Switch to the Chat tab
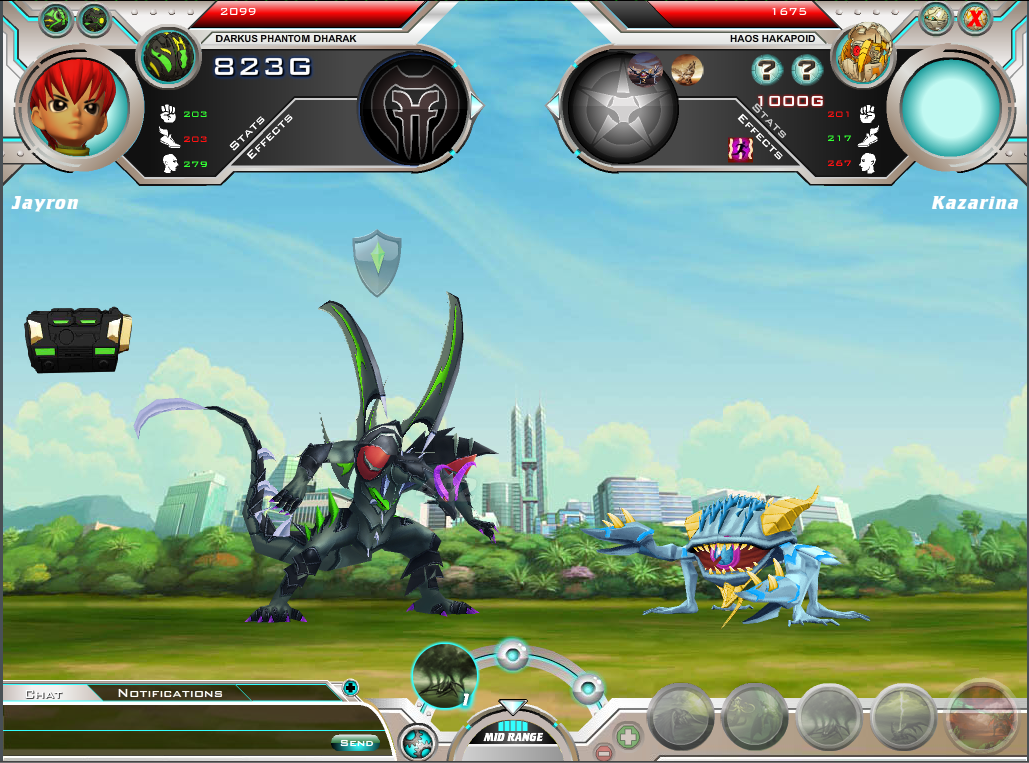This screenshot has height=763, width=1029. click(x=44, y=693)
